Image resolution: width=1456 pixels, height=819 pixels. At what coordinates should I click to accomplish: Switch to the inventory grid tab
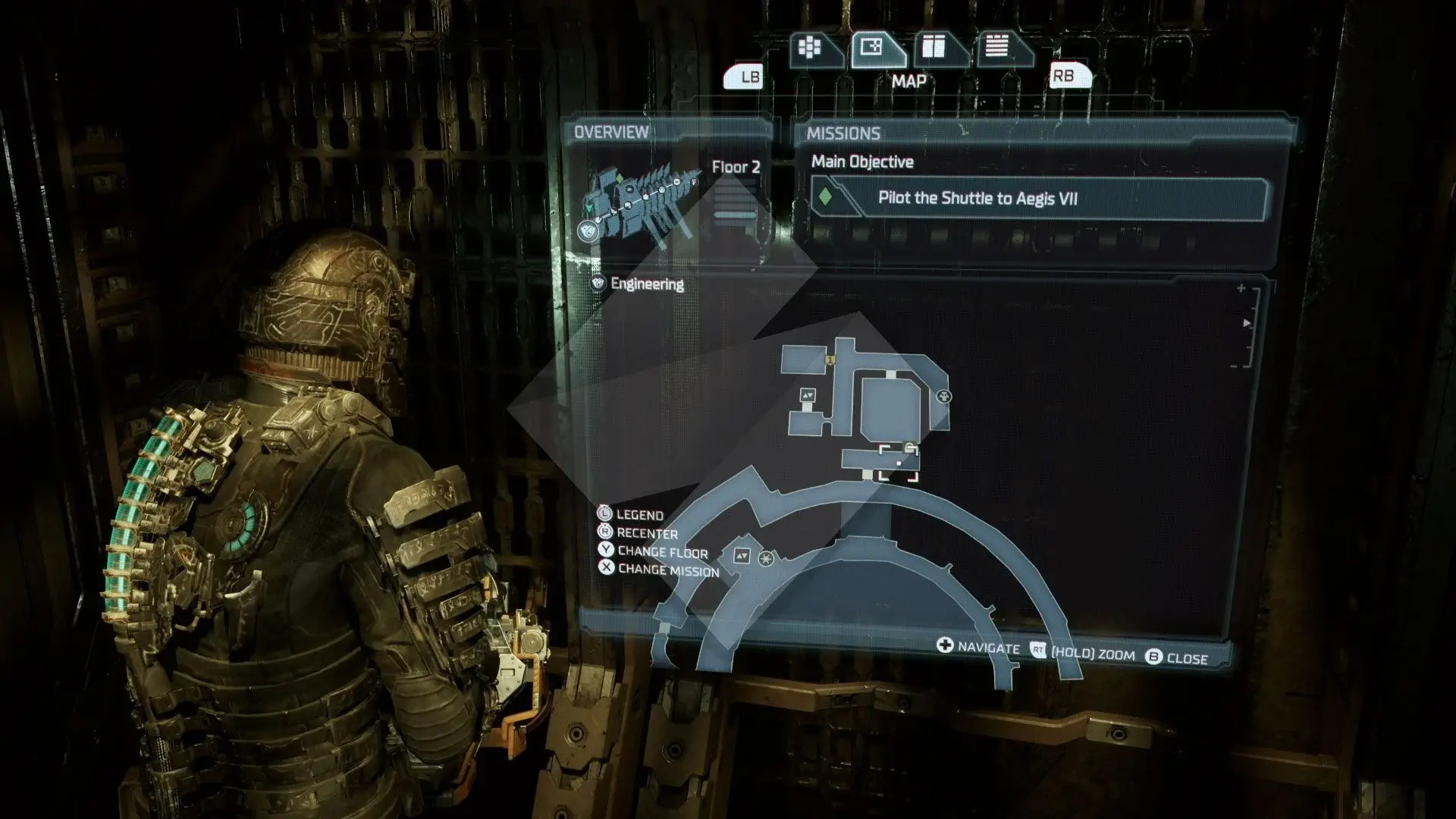tap(811, 49)
